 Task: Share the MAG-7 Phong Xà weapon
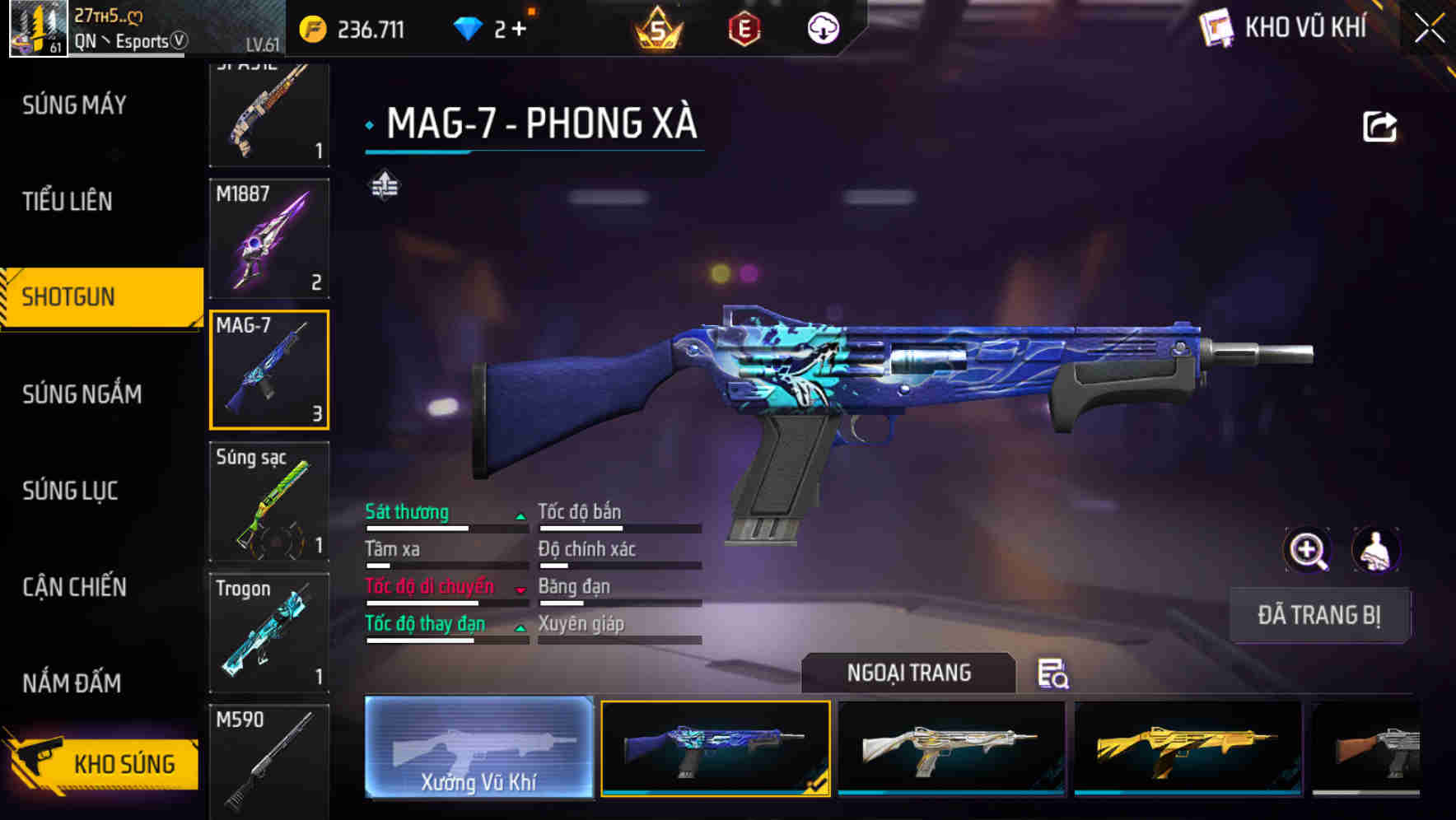click(x=1380, y=124)
